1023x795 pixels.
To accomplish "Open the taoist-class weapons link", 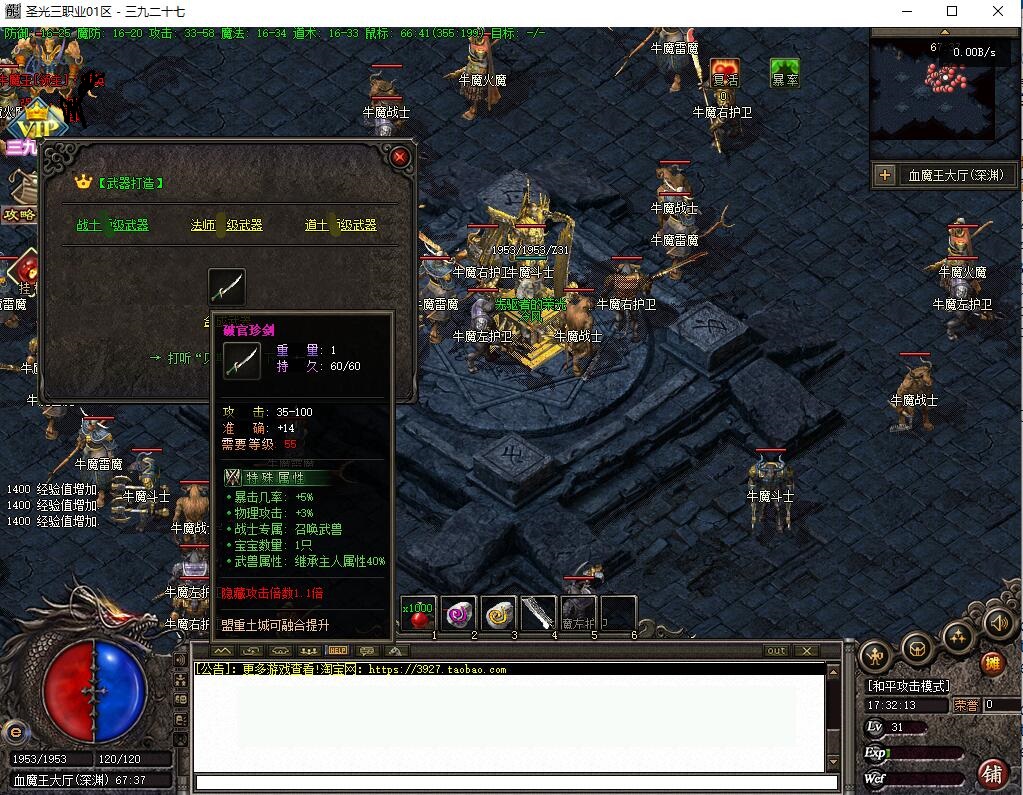I will 340,226.
